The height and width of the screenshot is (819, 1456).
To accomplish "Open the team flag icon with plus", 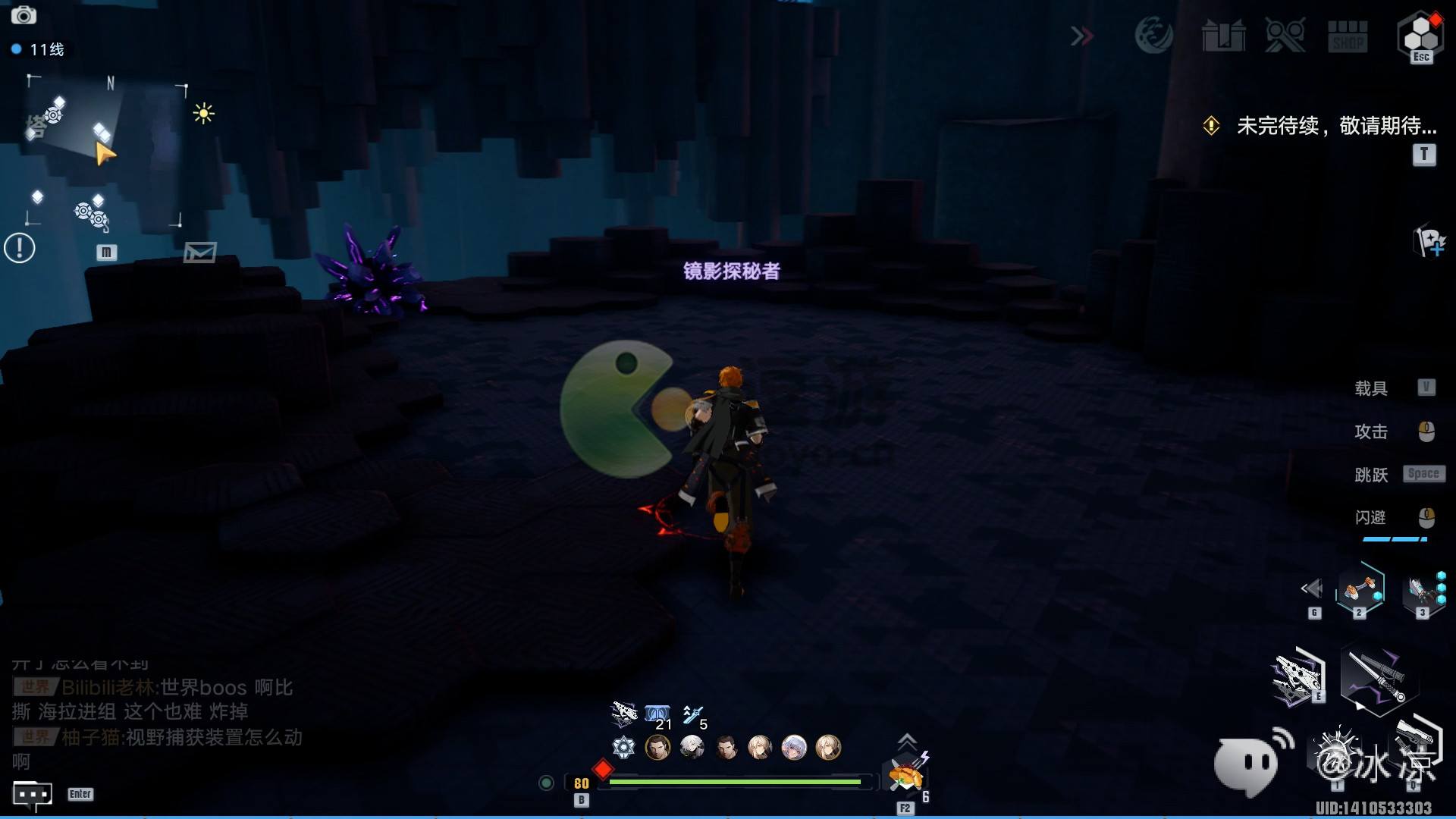I will click(1430, 242).
